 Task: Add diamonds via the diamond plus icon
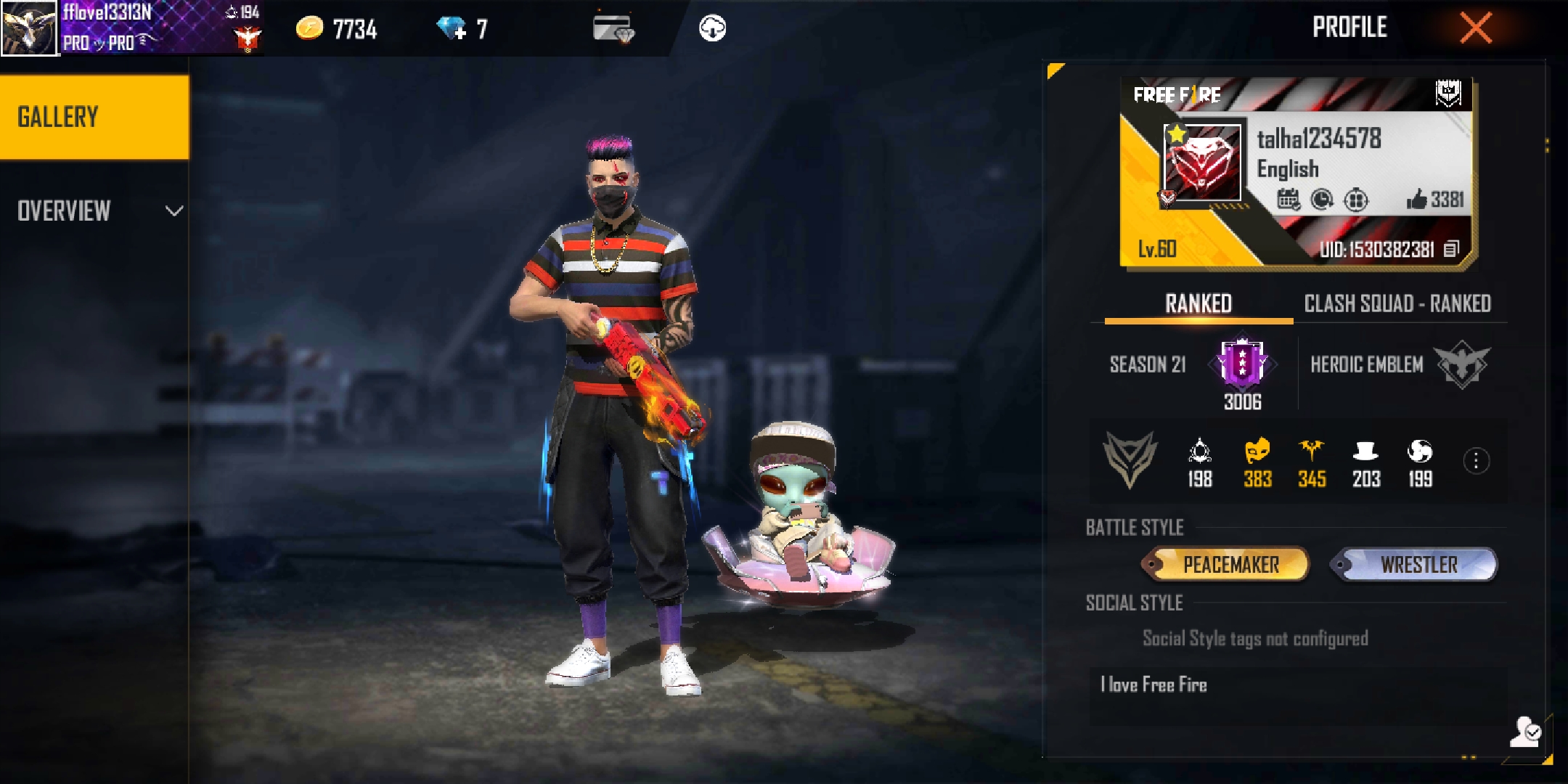pyautogui.click(x=452, y=29)
